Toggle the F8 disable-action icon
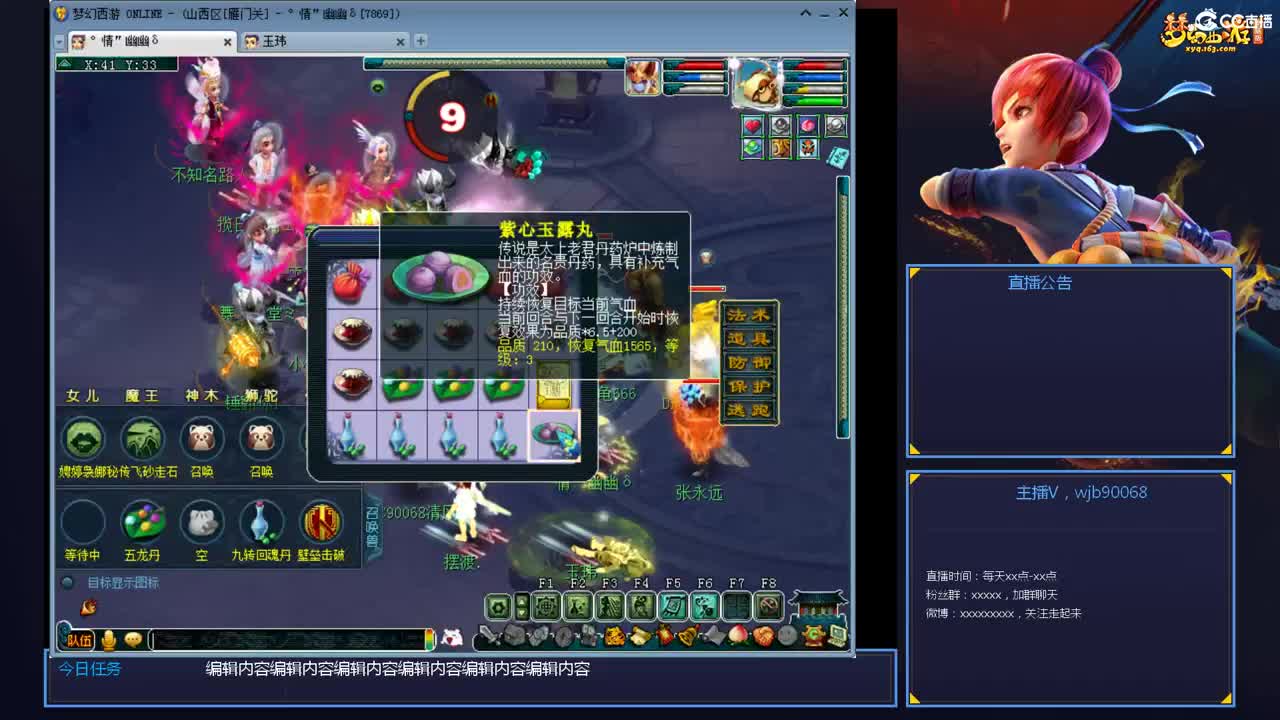The height and width of the screenshot is (720, 1280). [x=768, y=604]
